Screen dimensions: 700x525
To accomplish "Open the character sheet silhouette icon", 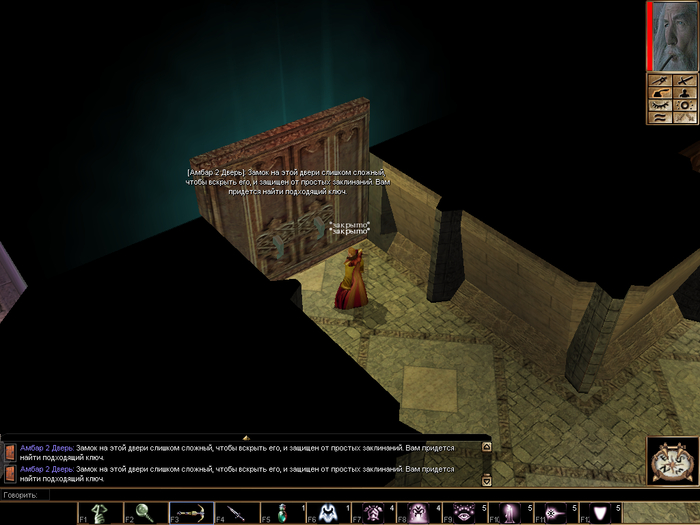I will (x=684, y=92).
